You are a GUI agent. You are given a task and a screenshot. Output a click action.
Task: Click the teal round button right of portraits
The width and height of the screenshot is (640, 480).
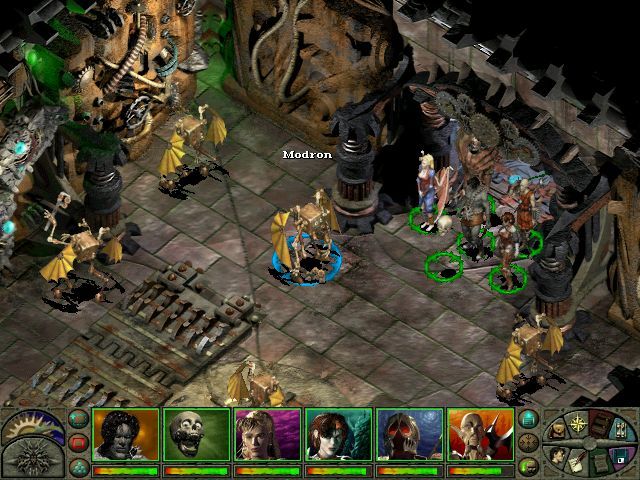tap(529, 419)
